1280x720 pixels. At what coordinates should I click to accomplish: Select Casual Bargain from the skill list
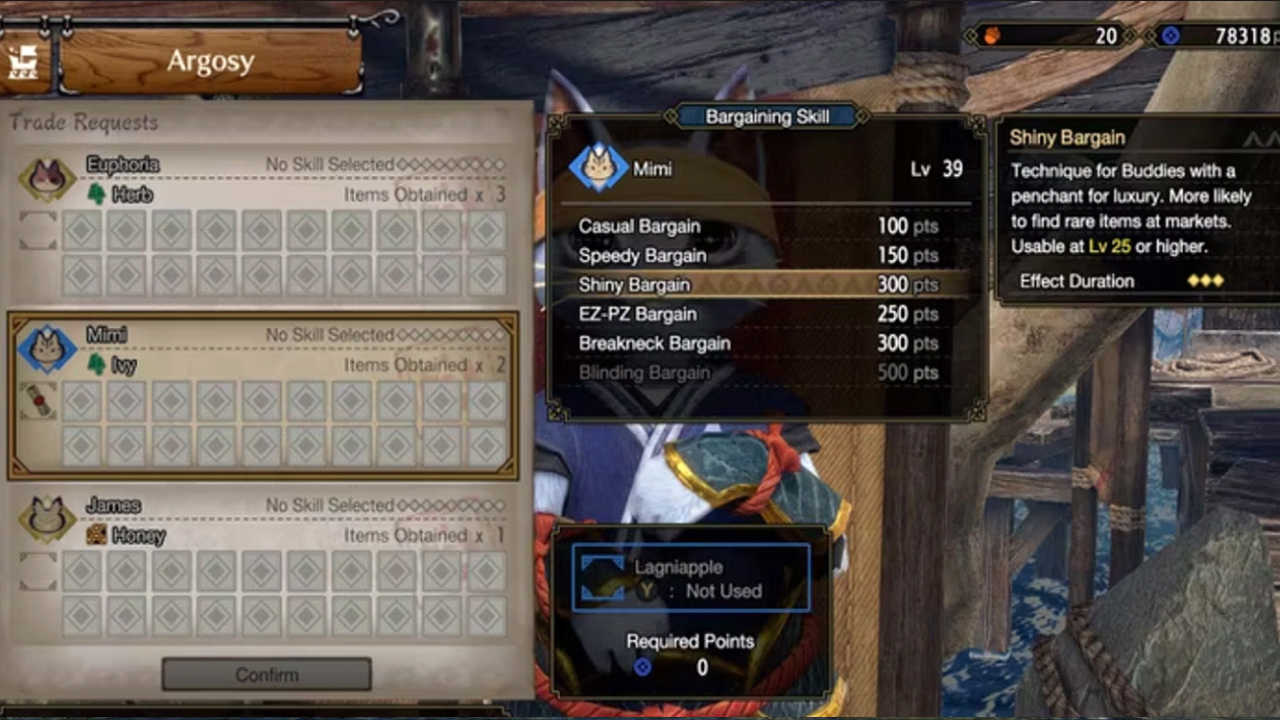[x=639, y=226]
